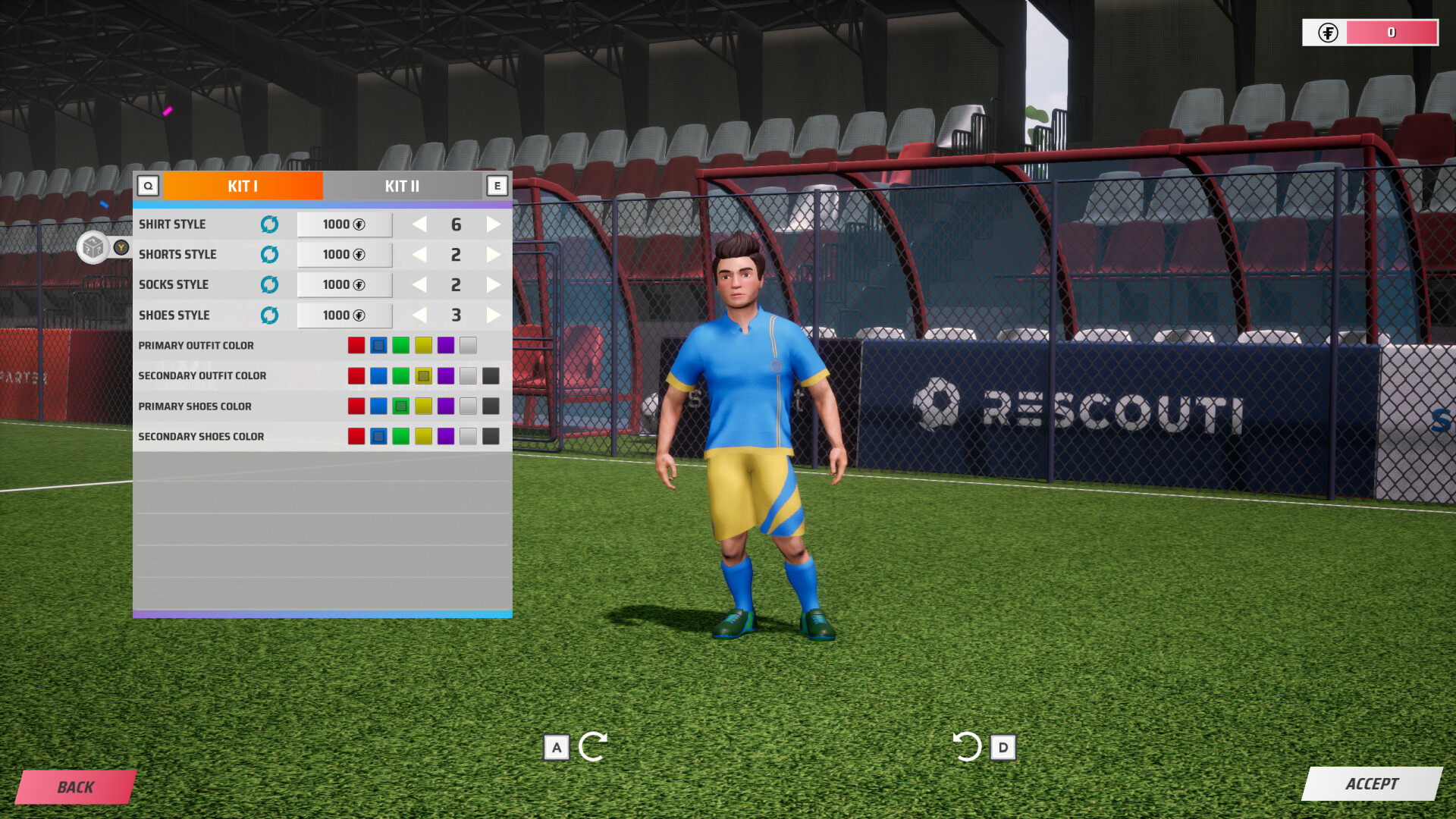1456x819 pixels.
Task: Randomize the shorts style
Action: click(x=269, y=255)
